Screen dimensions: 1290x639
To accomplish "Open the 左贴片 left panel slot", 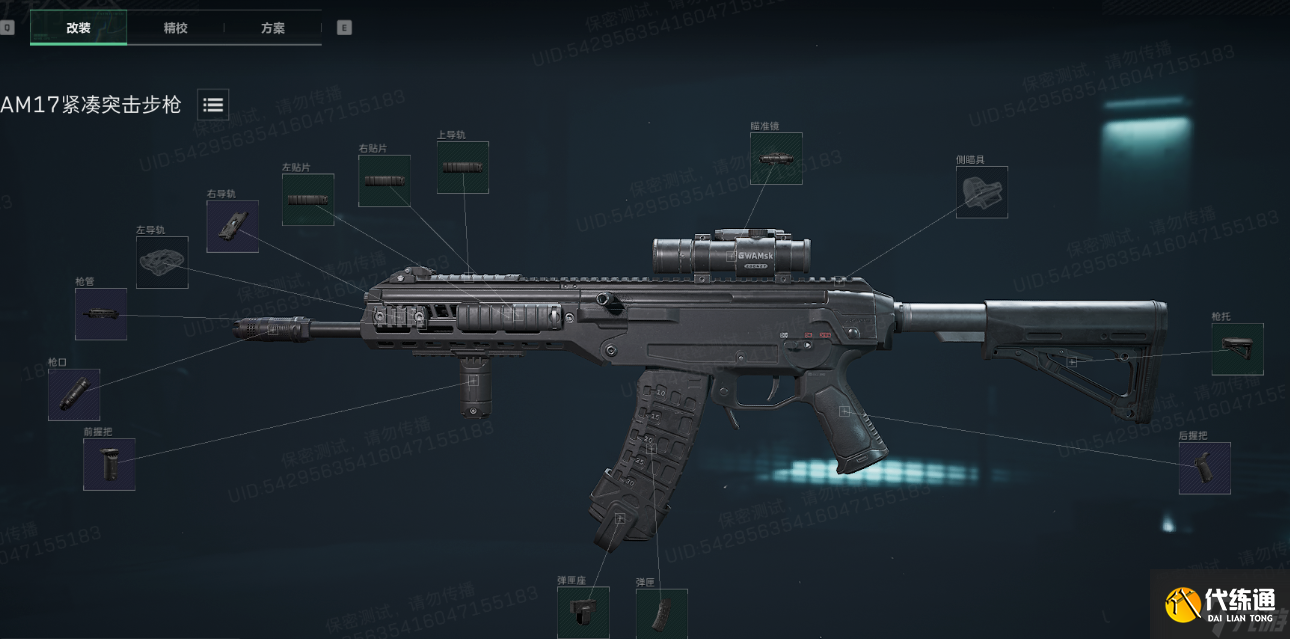I will pos(307,200).
